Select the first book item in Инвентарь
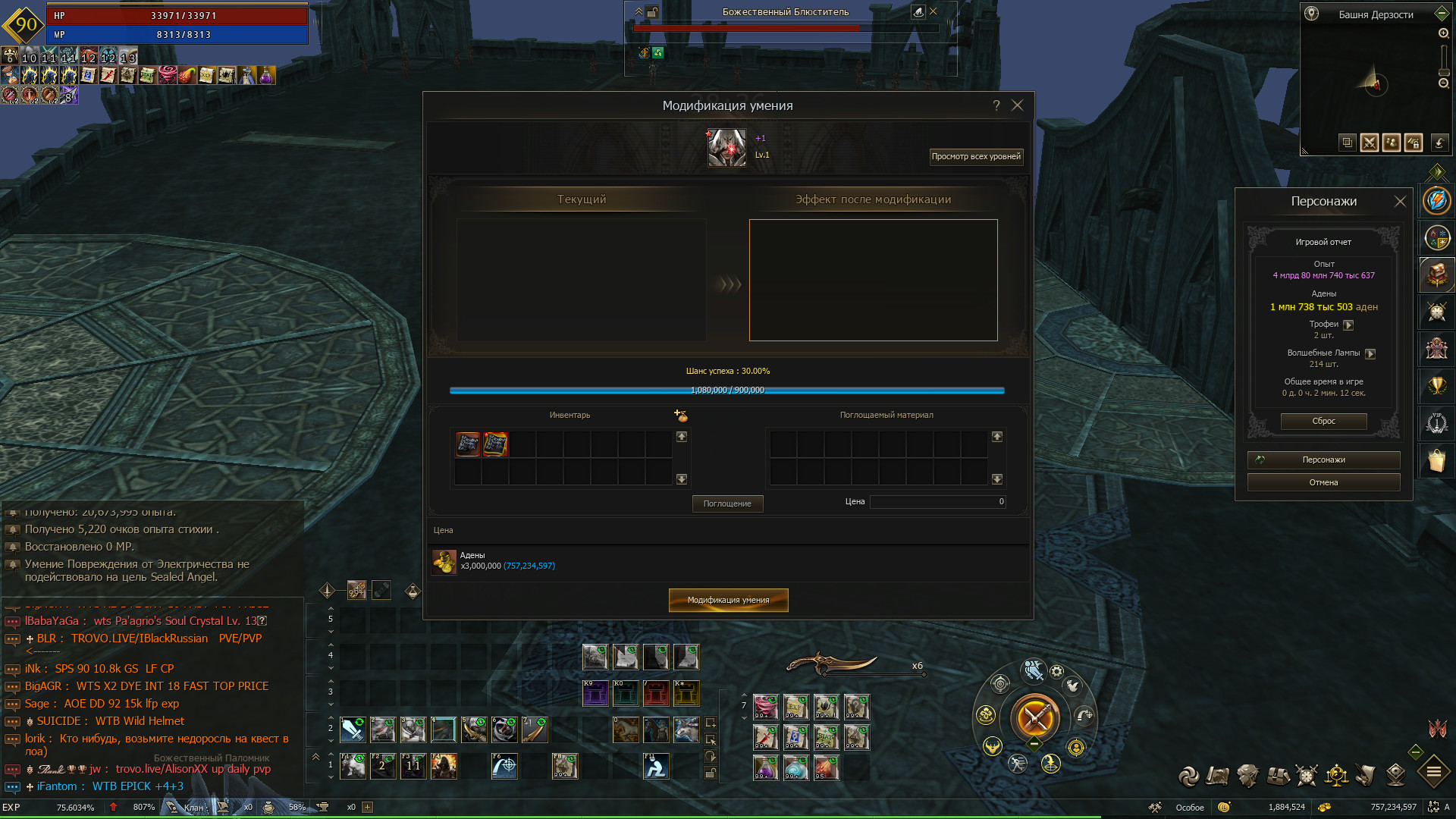 (x=468, y=444)
